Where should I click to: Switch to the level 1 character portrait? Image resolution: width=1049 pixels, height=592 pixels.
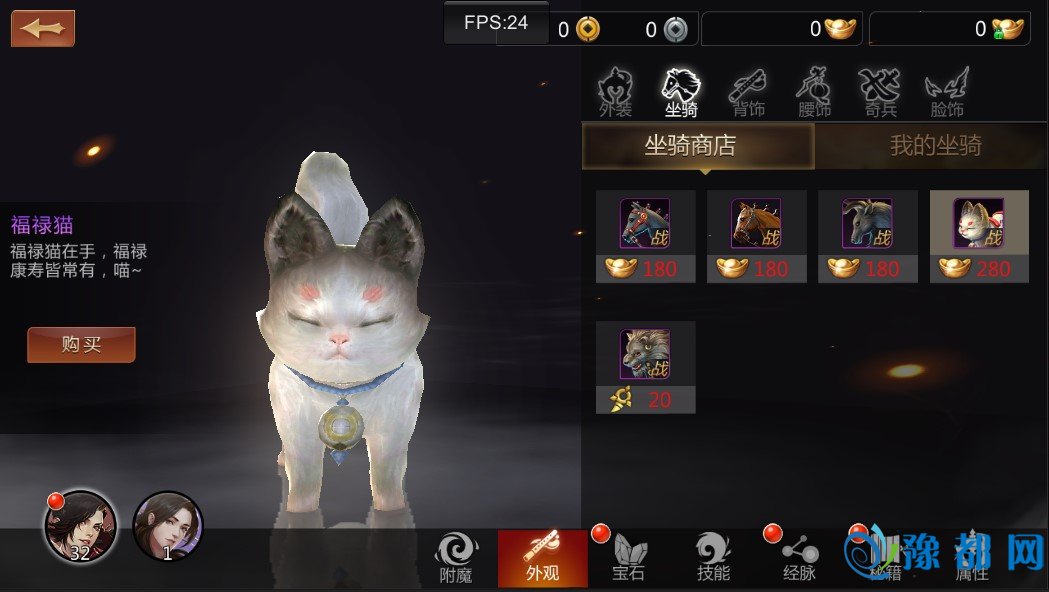(x=167, y=526)
